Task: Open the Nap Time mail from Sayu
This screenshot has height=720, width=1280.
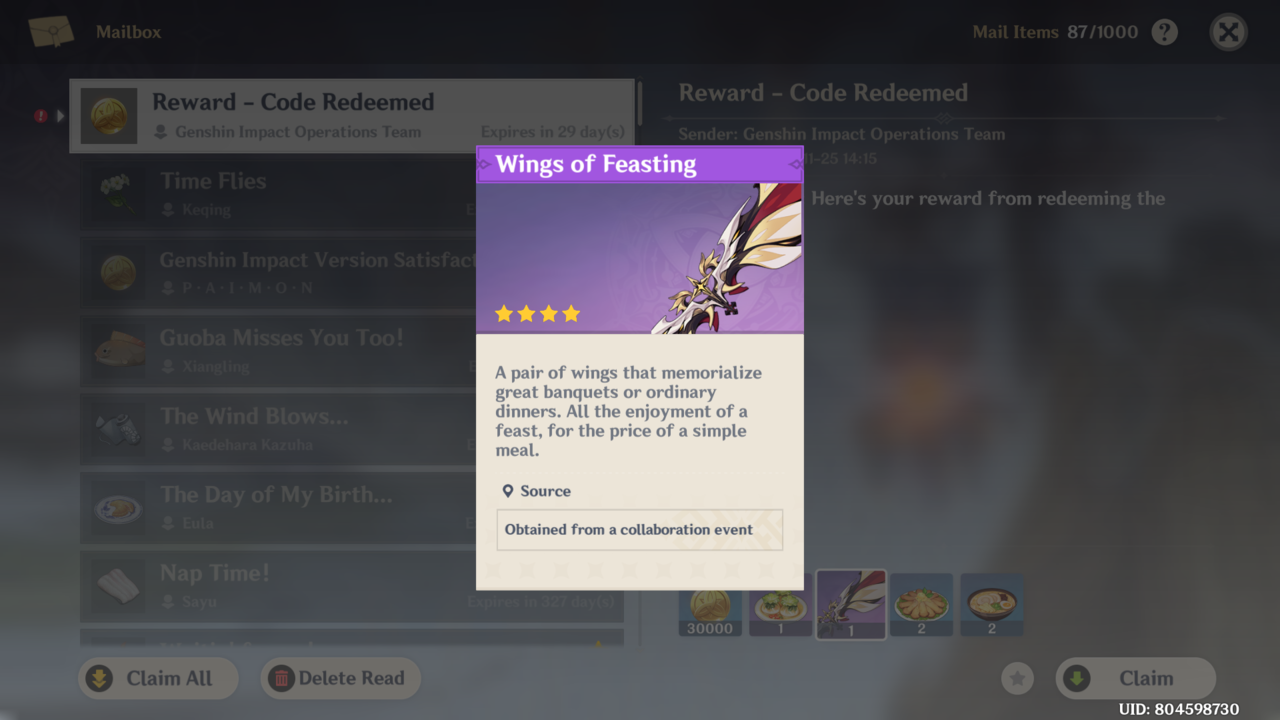Action: click(280, 586)
